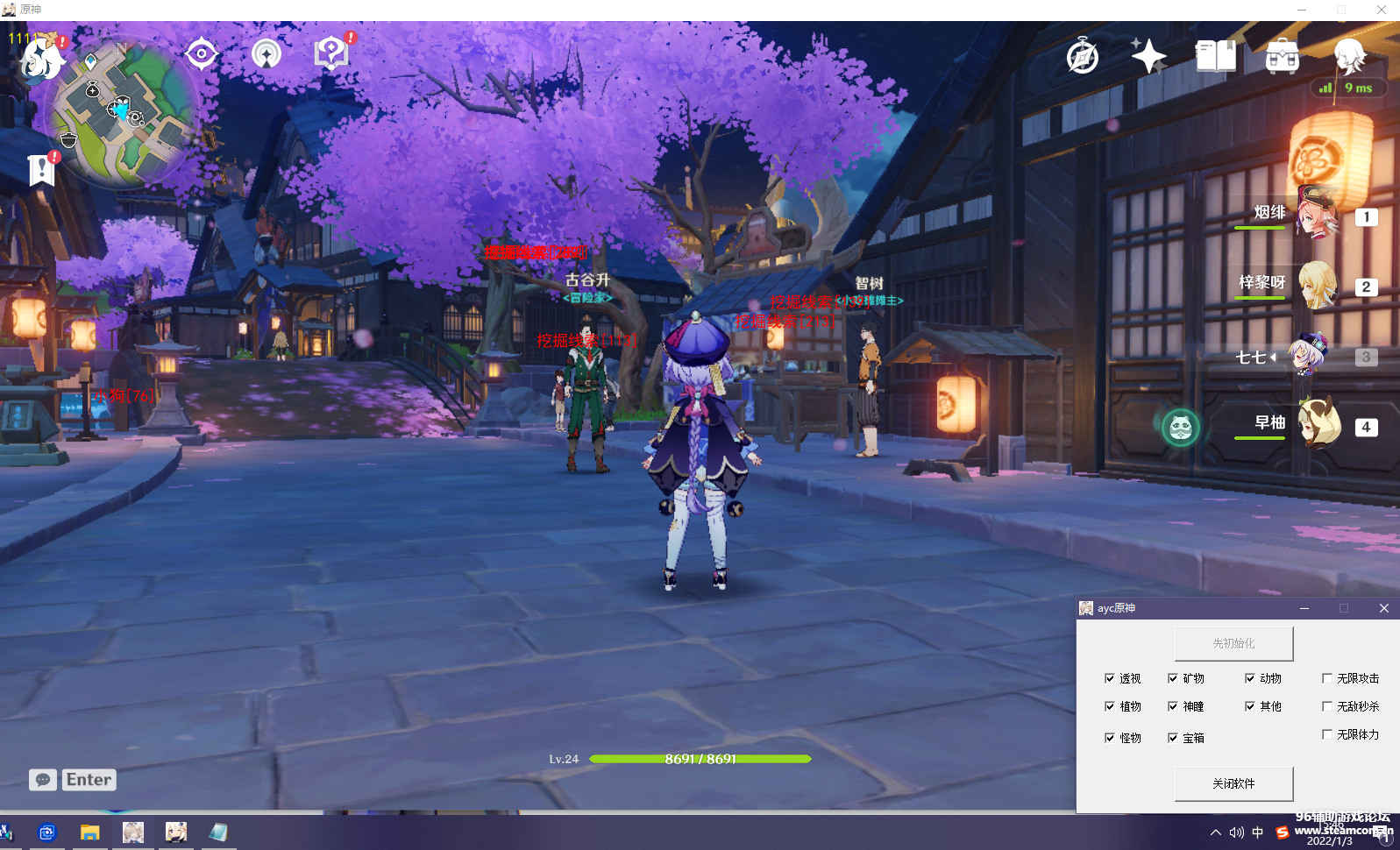Open the Adventurer Handbook book icon
The width and height of the screenshot is (1400, 850).
[x=1215, y=57]
